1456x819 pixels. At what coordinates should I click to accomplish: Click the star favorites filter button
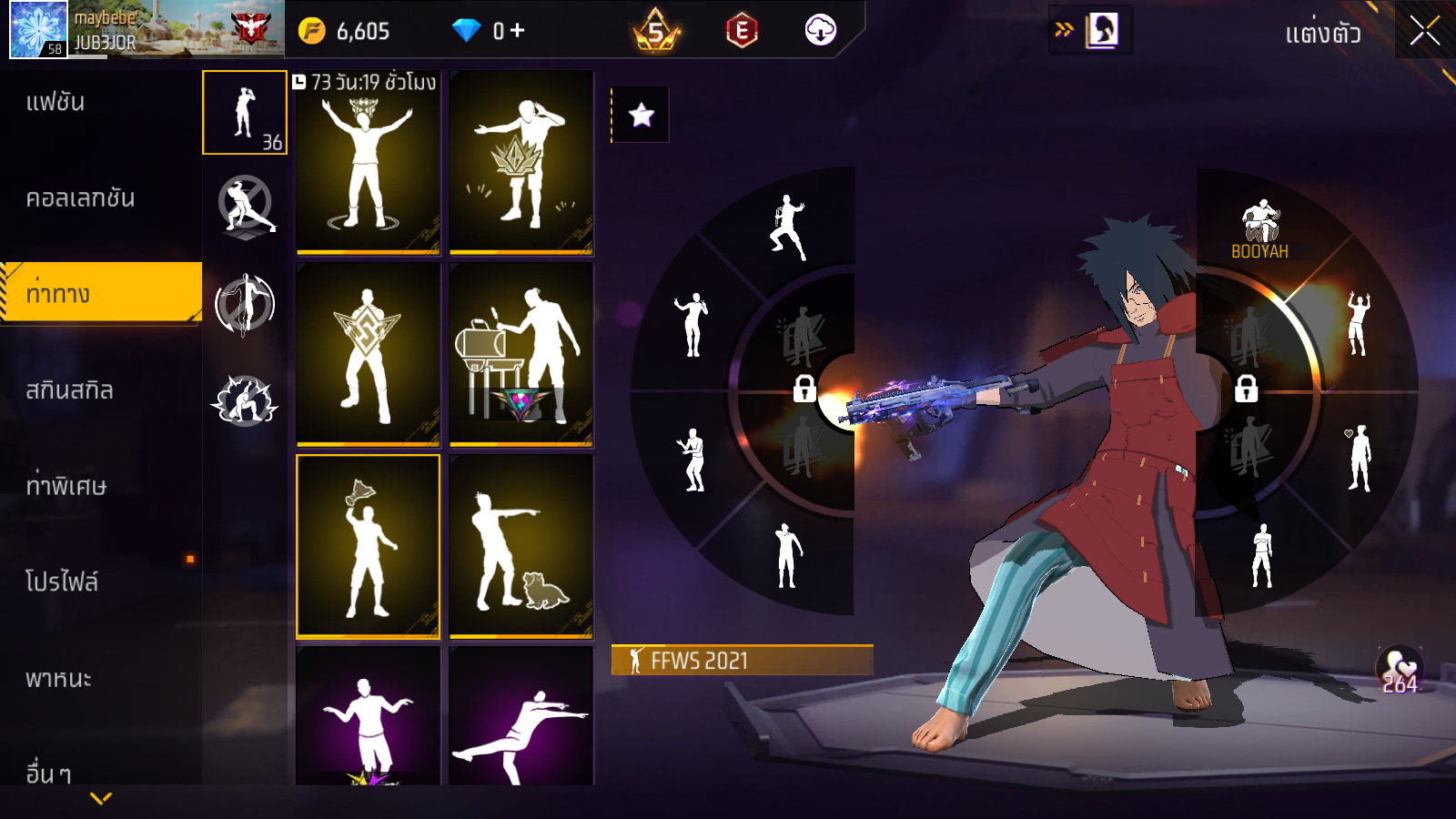(x=642, y=115)
